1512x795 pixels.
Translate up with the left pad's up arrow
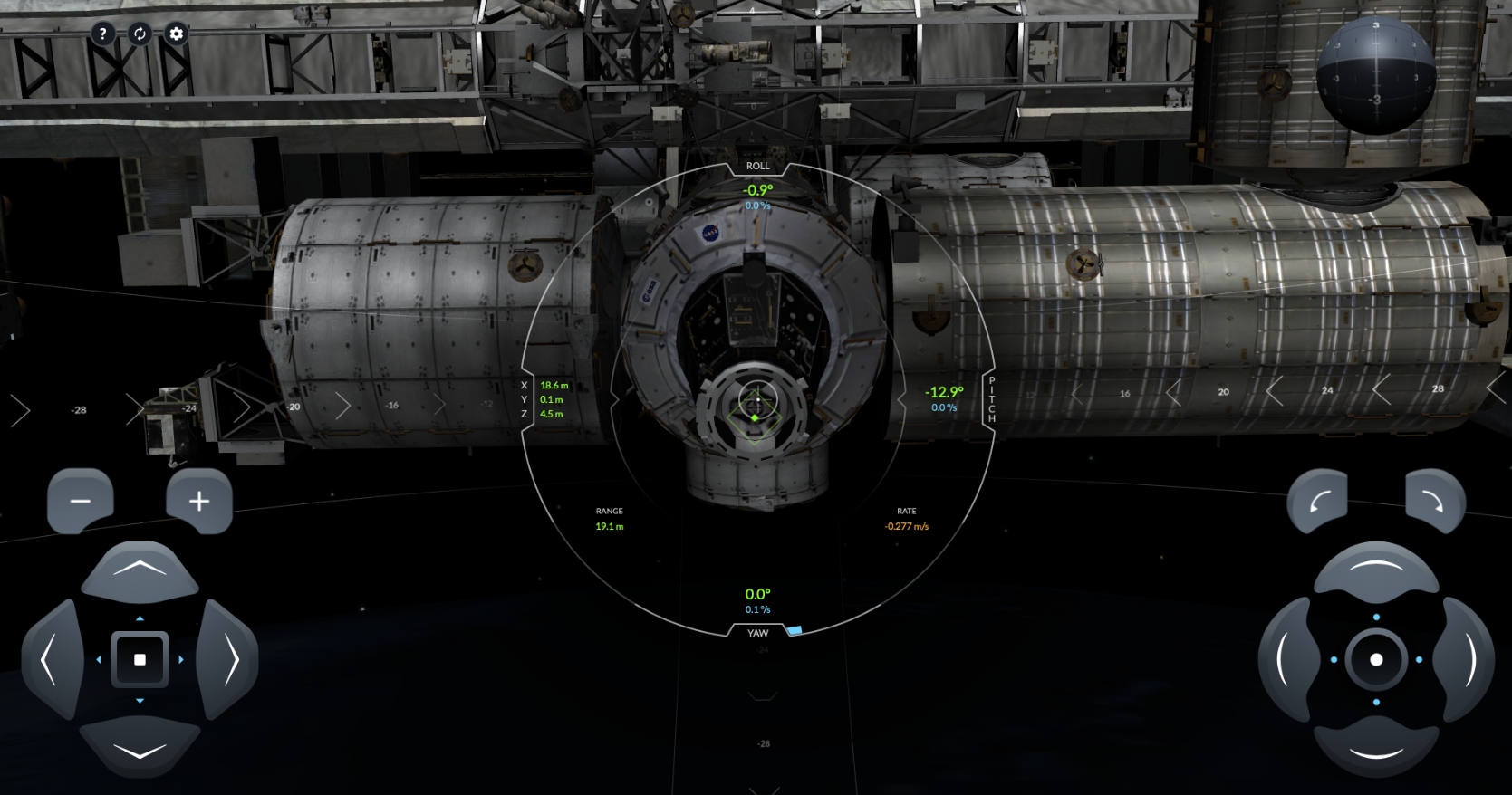(140, 570)
